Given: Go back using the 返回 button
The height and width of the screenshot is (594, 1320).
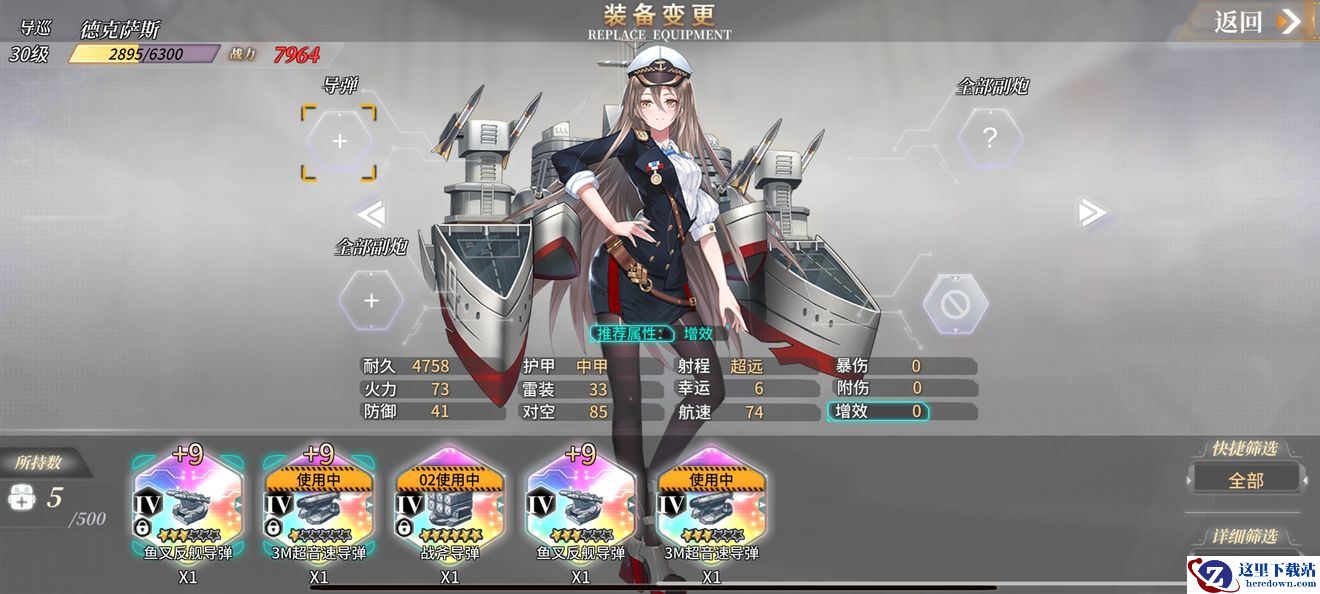Looking at the screenshot, I should click(x=1256, y=22).
